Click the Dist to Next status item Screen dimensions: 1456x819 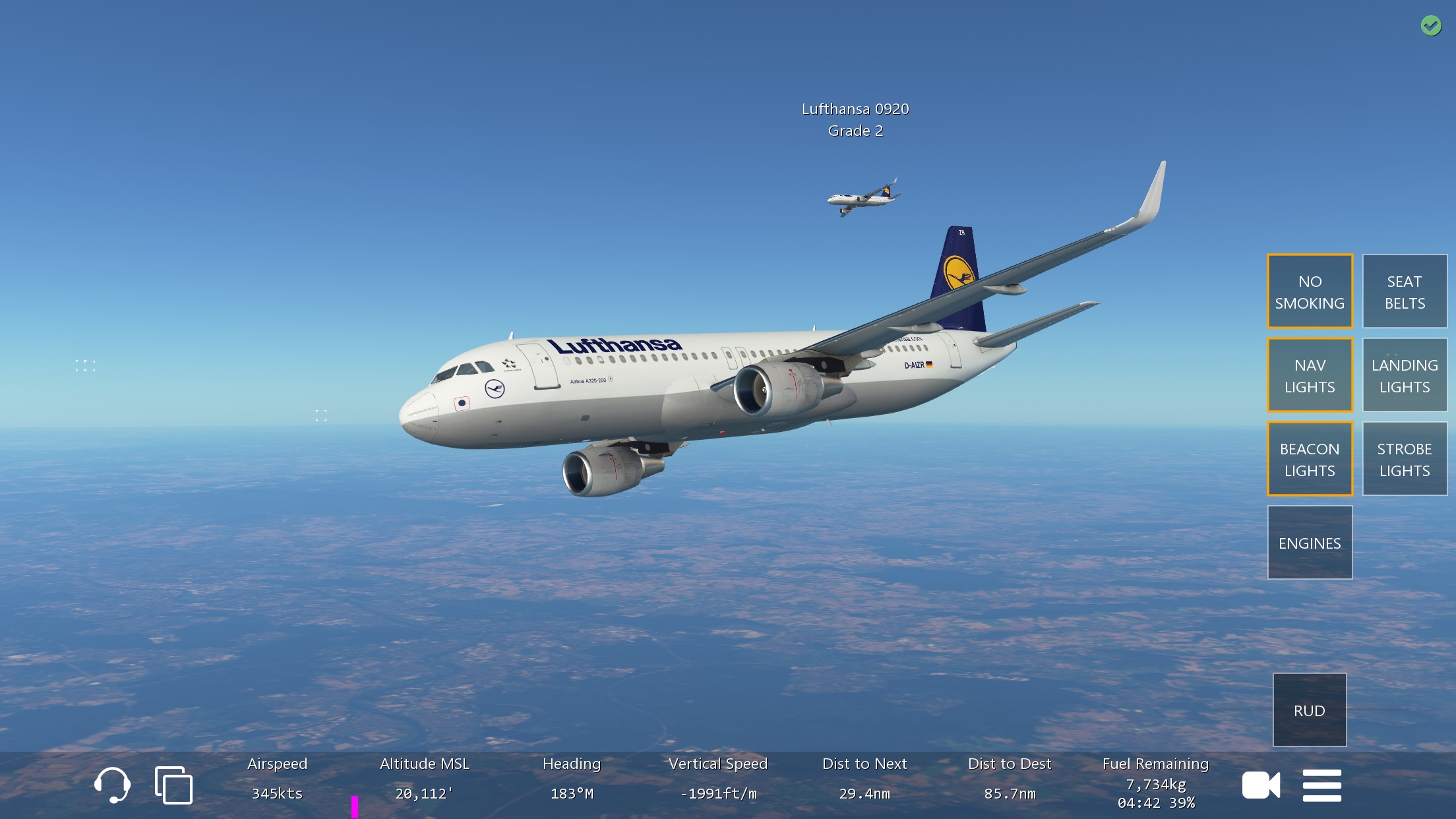point(864,779)
